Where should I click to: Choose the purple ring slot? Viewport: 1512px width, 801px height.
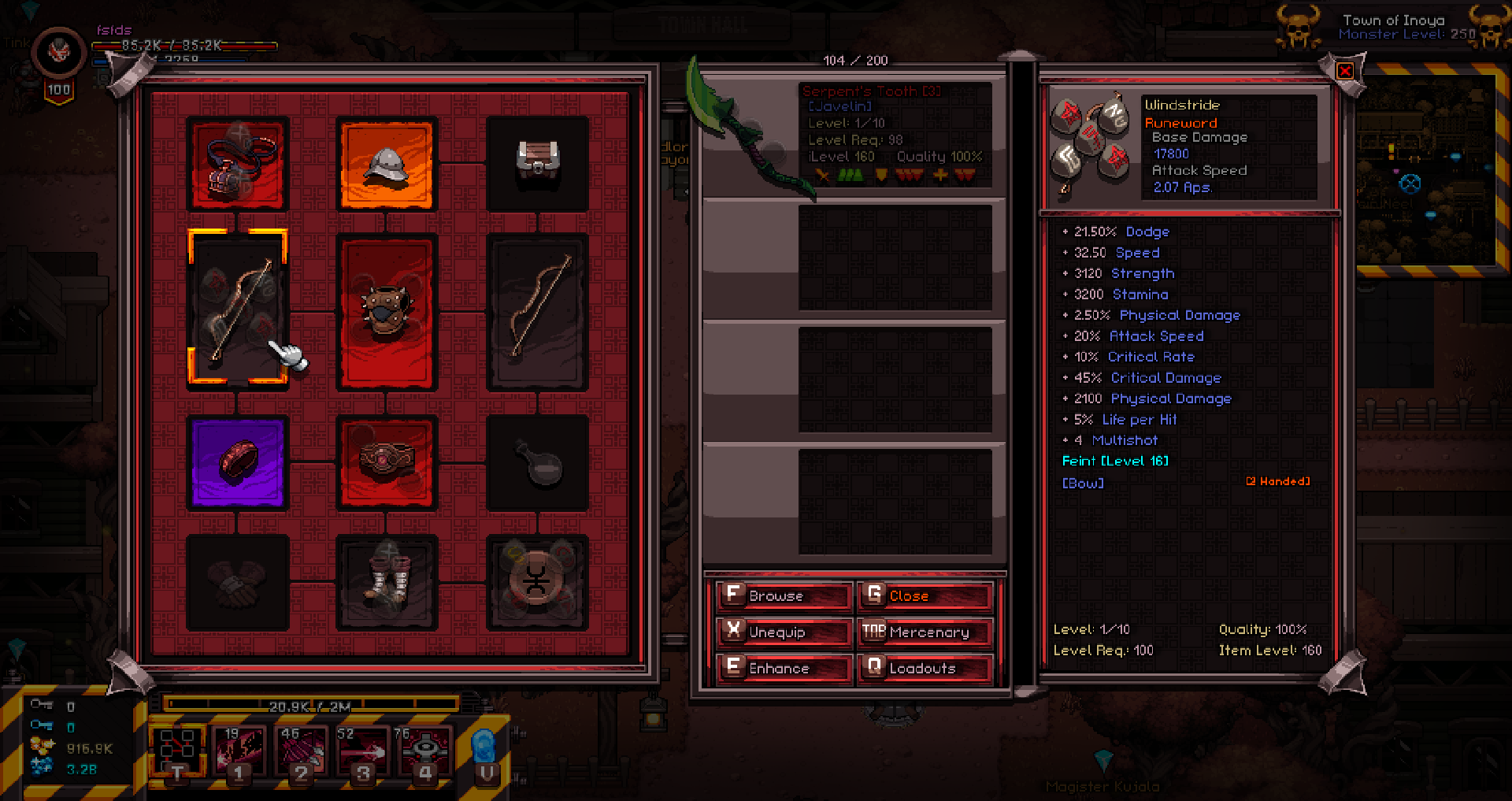click(237, 463)
